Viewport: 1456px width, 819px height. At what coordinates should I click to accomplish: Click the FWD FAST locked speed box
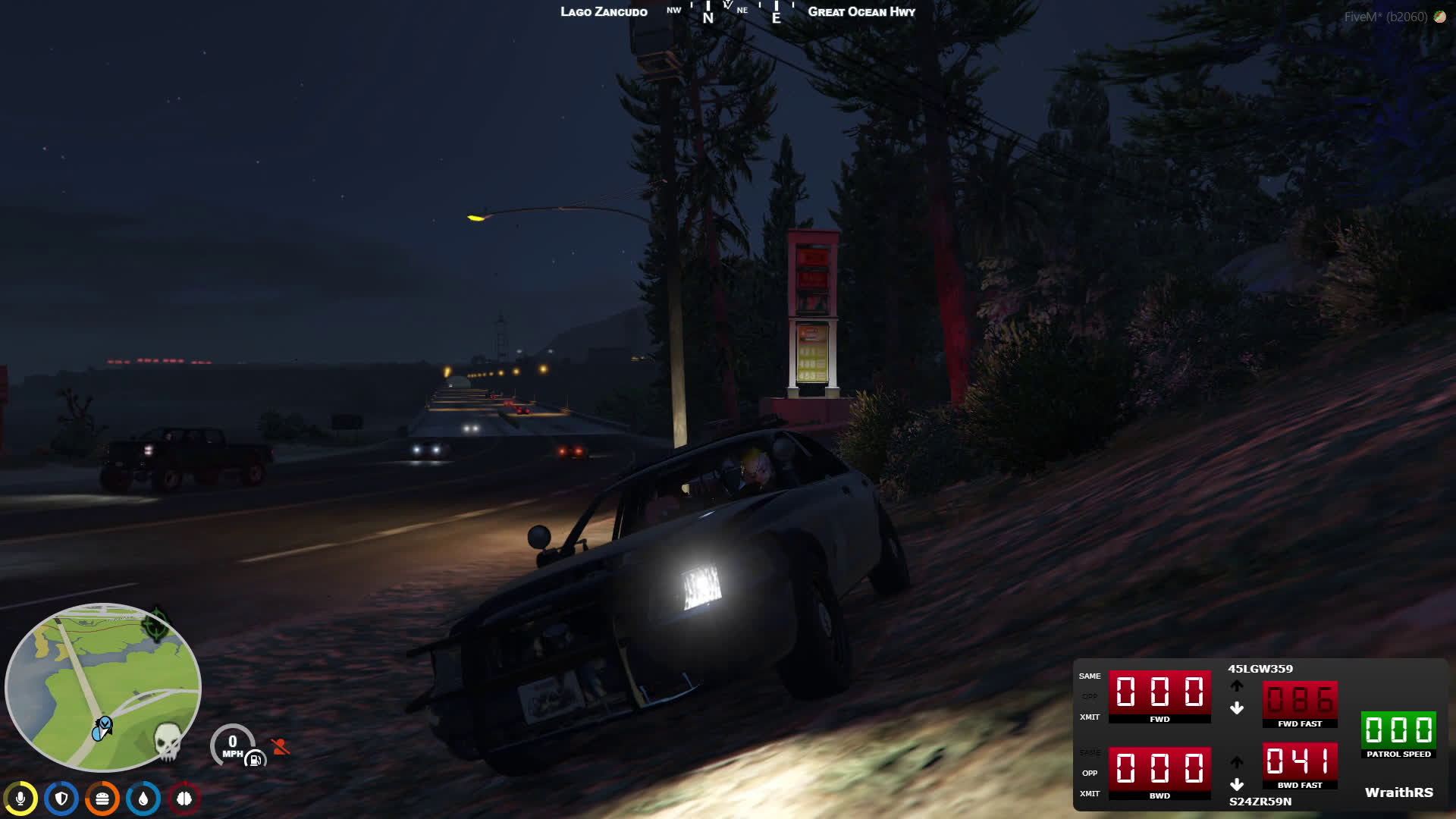pyautogui.click(x=1300, y=700)
